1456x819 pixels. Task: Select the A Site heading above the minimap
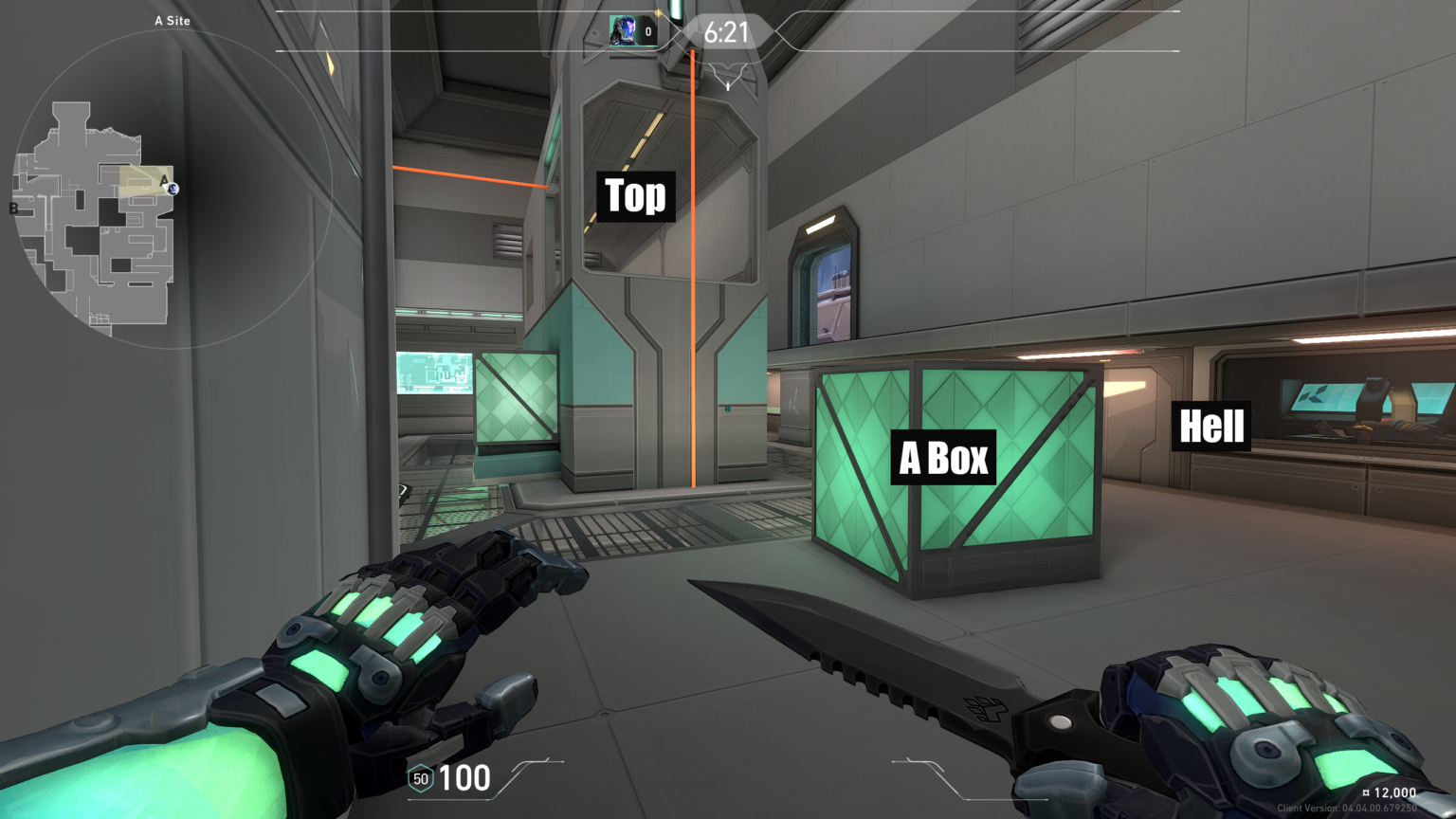[x=173, y=20]
